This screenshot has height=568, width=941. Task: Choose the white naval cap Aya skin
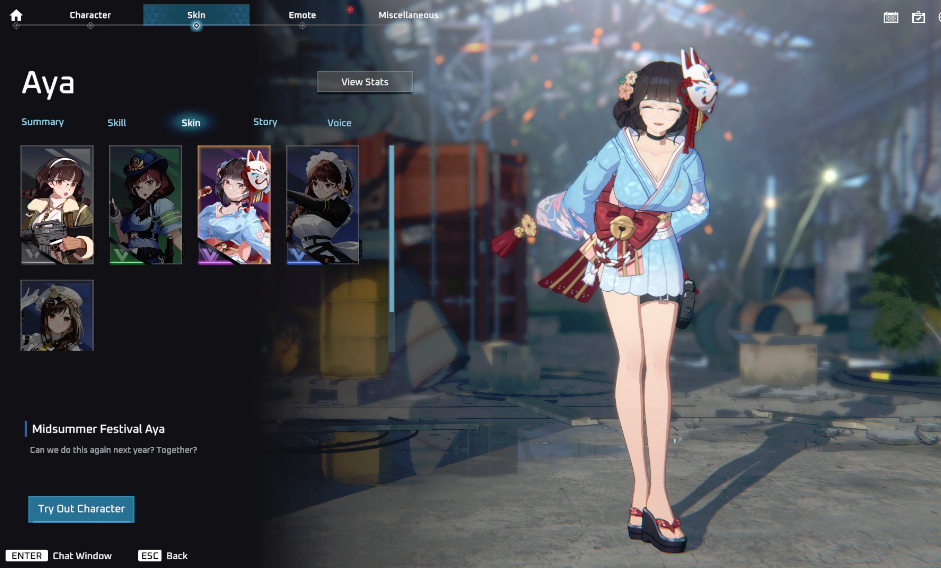point(57,315)
